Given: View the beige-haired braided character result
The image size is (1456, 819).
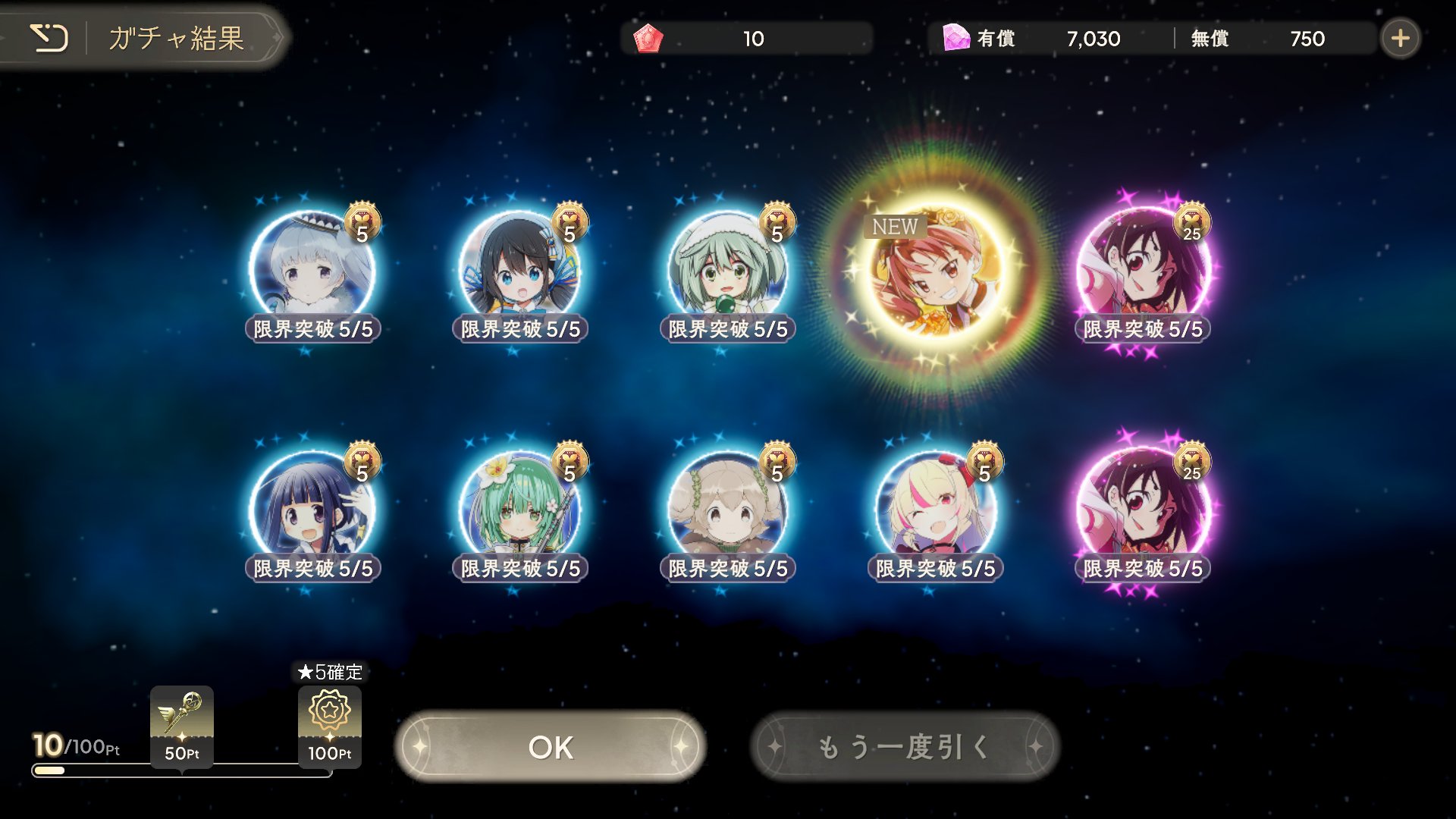Looking at the screenshot, I should tap(728, 510).
